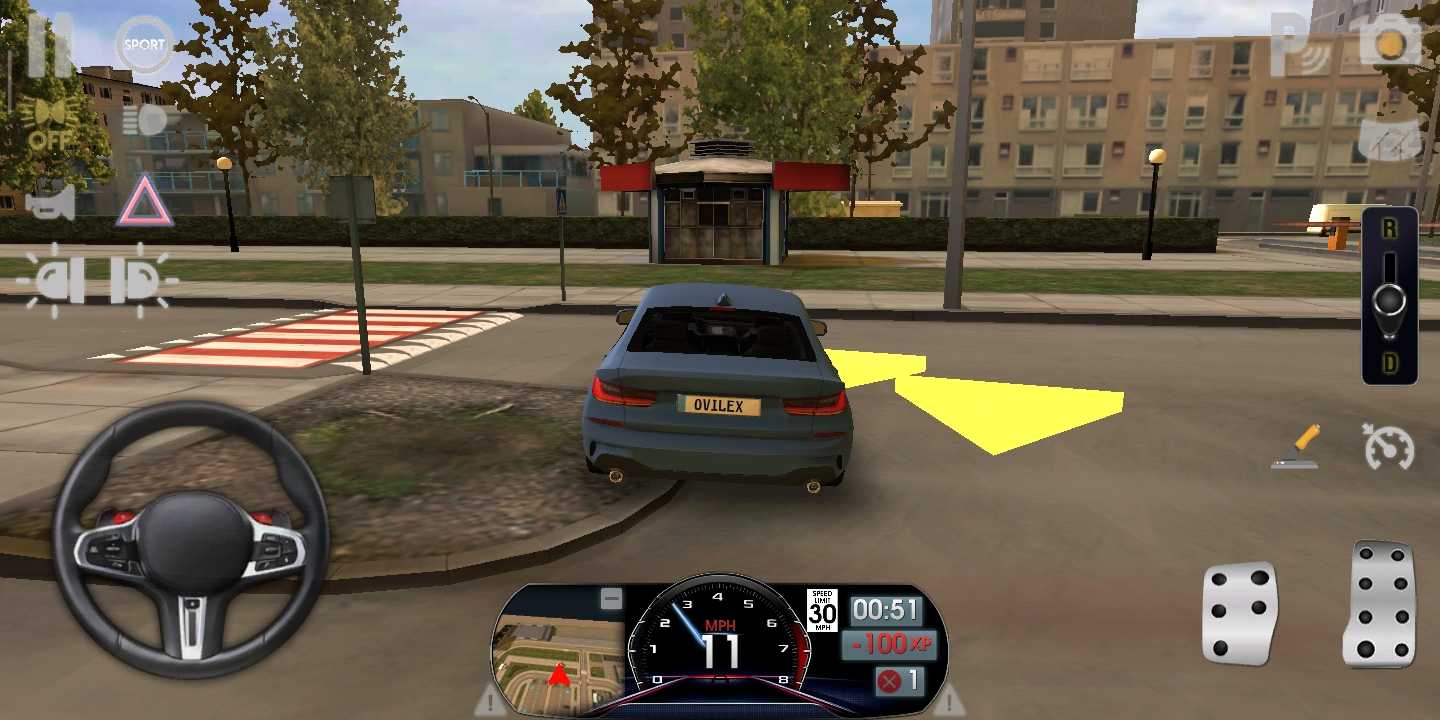This screenshot has width=1440, height=720.
Task: Toggle the windshield wiper icon
Action: (x=1391, y=135)
